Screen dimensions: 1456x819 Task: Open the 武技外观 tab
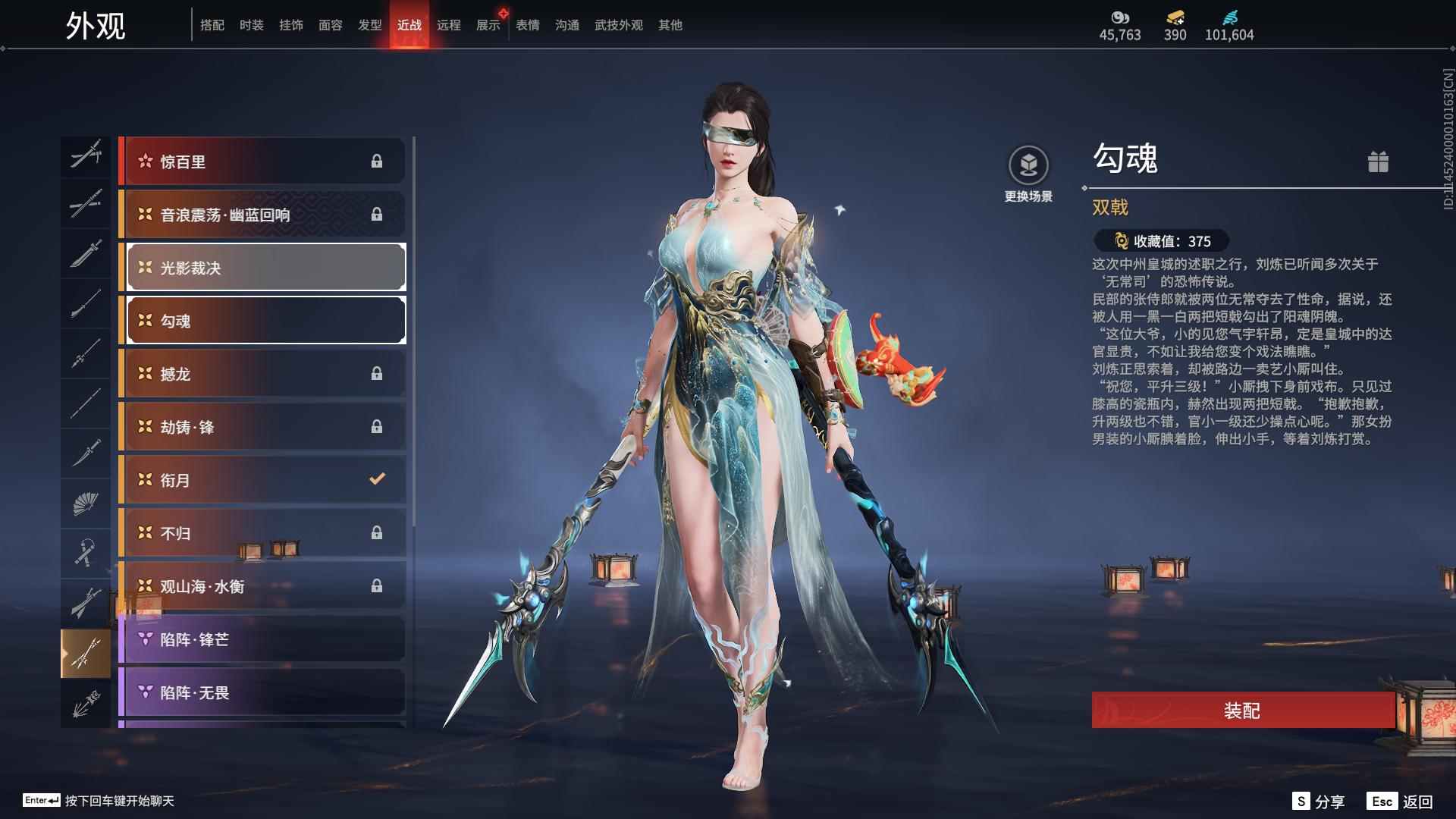(618, 25)
